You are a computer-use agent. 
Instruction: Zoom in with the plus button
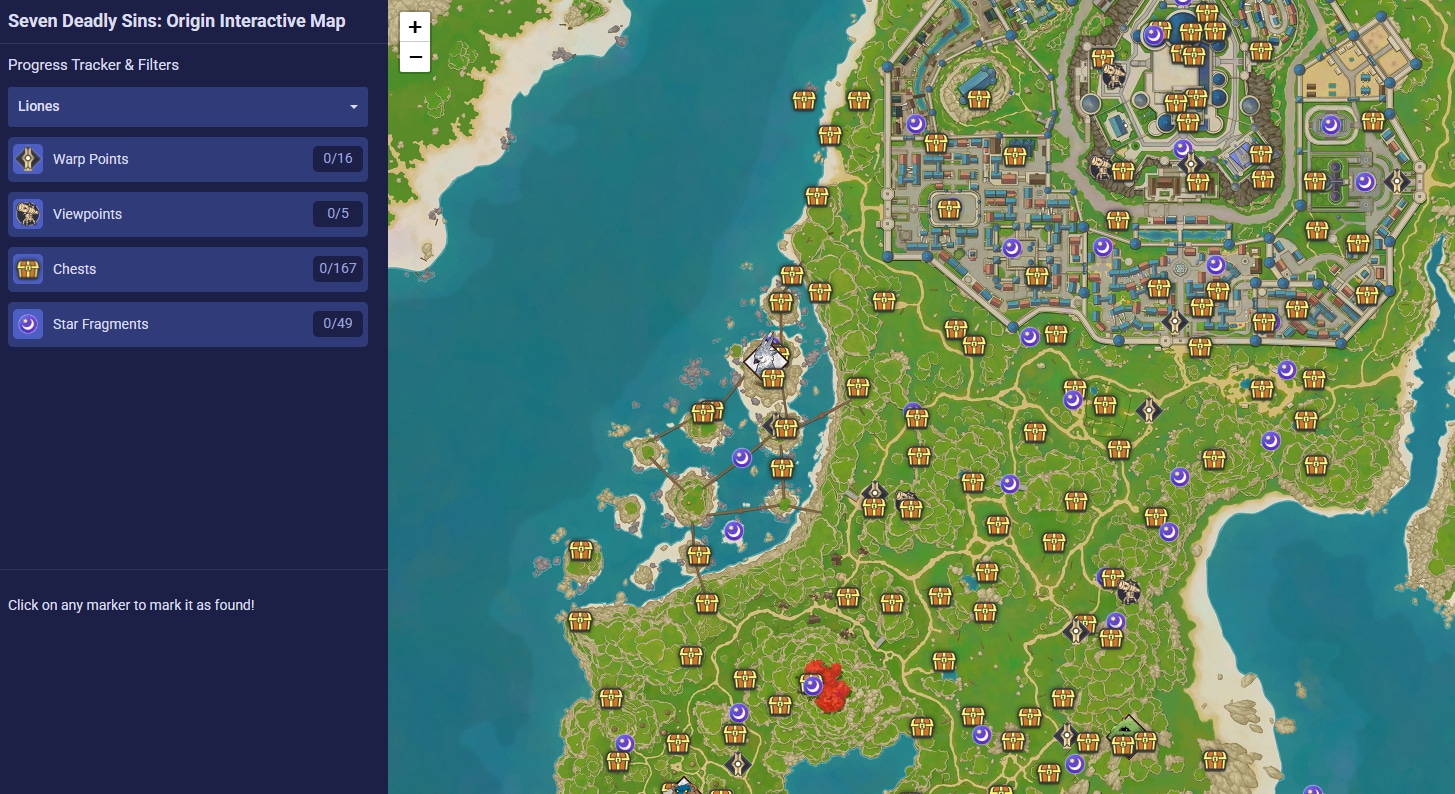click(414, 28)
